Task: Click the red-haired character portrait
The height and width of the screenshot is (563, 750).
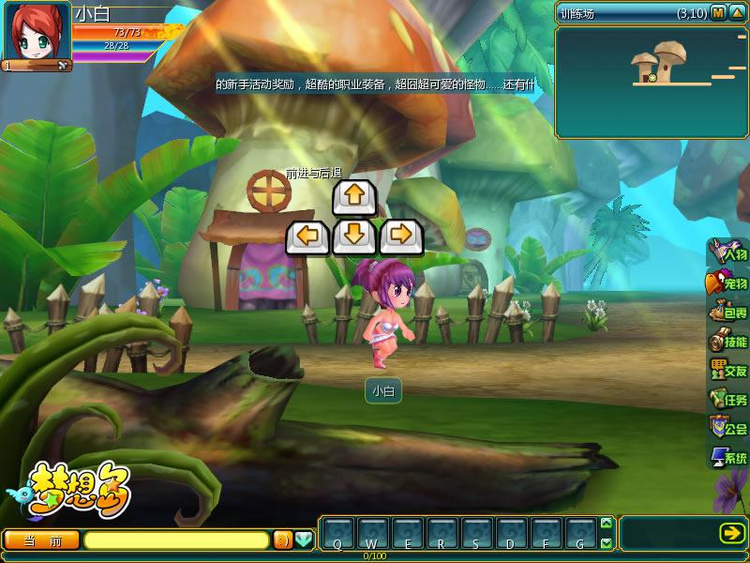Action: pos(36,33)
